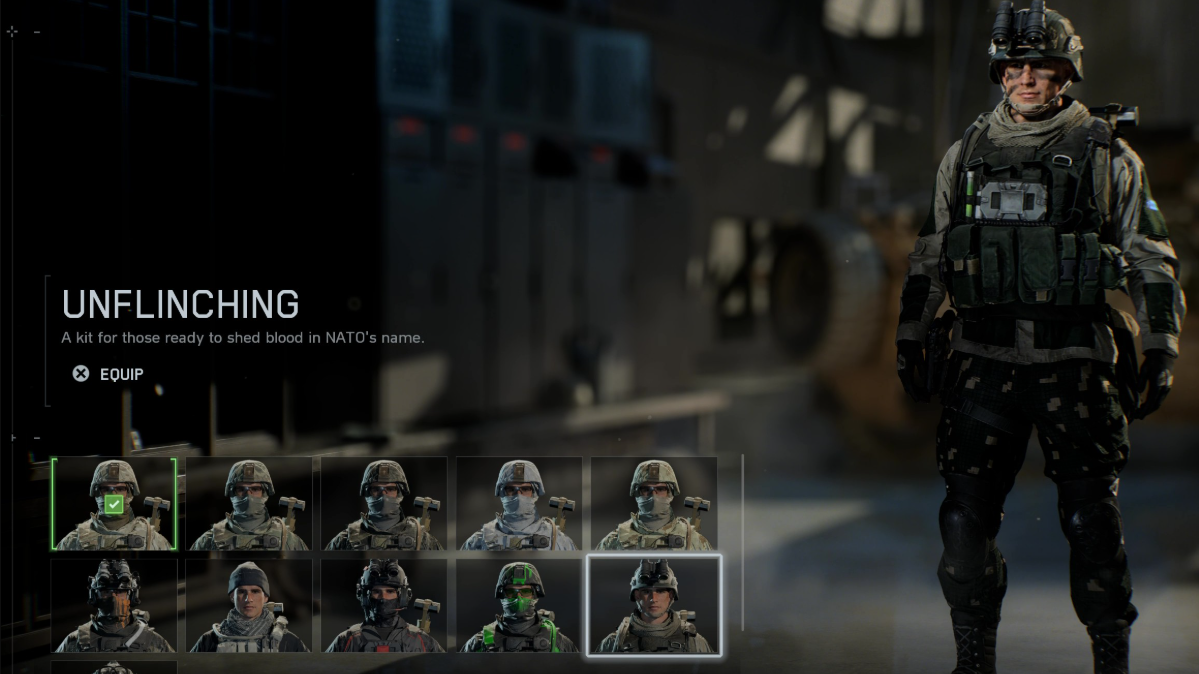Pick the grey beanie soldier skin
This screenshot has height=674, width=1199.
click(249, 605)
